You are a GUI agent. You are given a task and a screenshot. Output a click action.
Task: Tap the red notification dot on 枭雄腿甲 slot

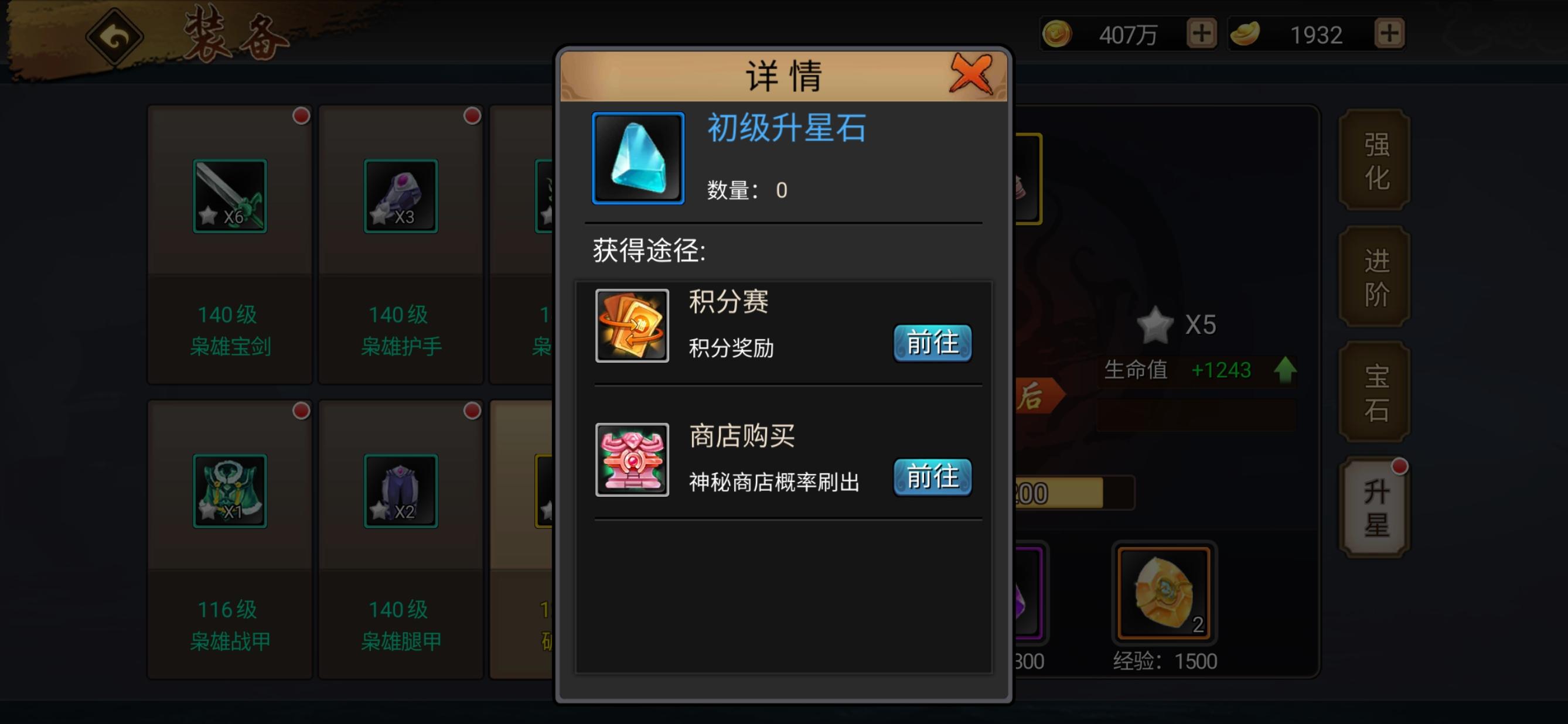coord(471,408)
